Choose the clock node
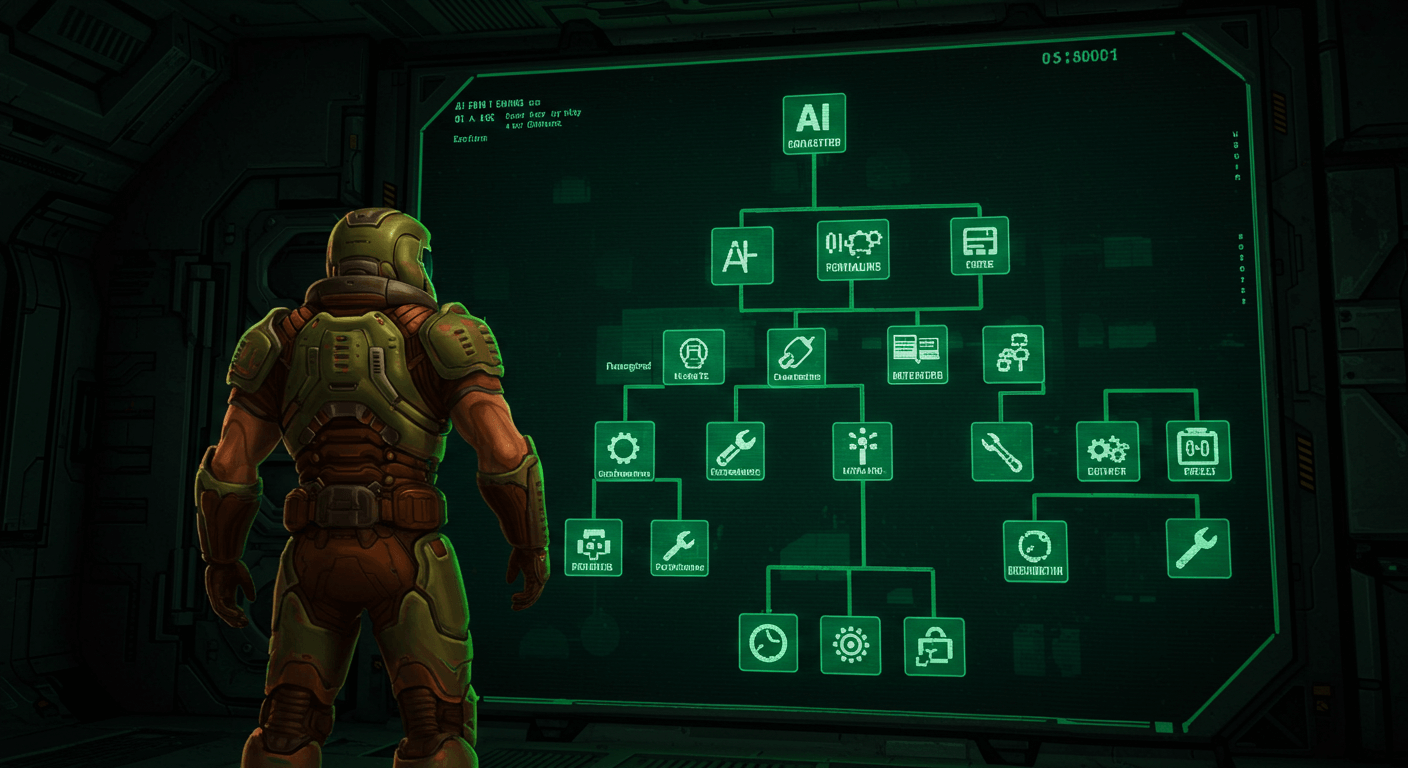This screenshot has height=768, width=1408. click(768, 642)
